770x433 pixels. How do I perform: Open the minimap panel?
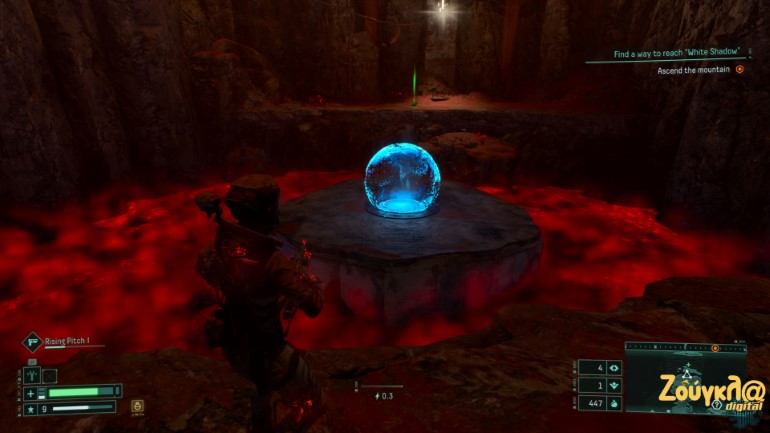coord(684,382)
